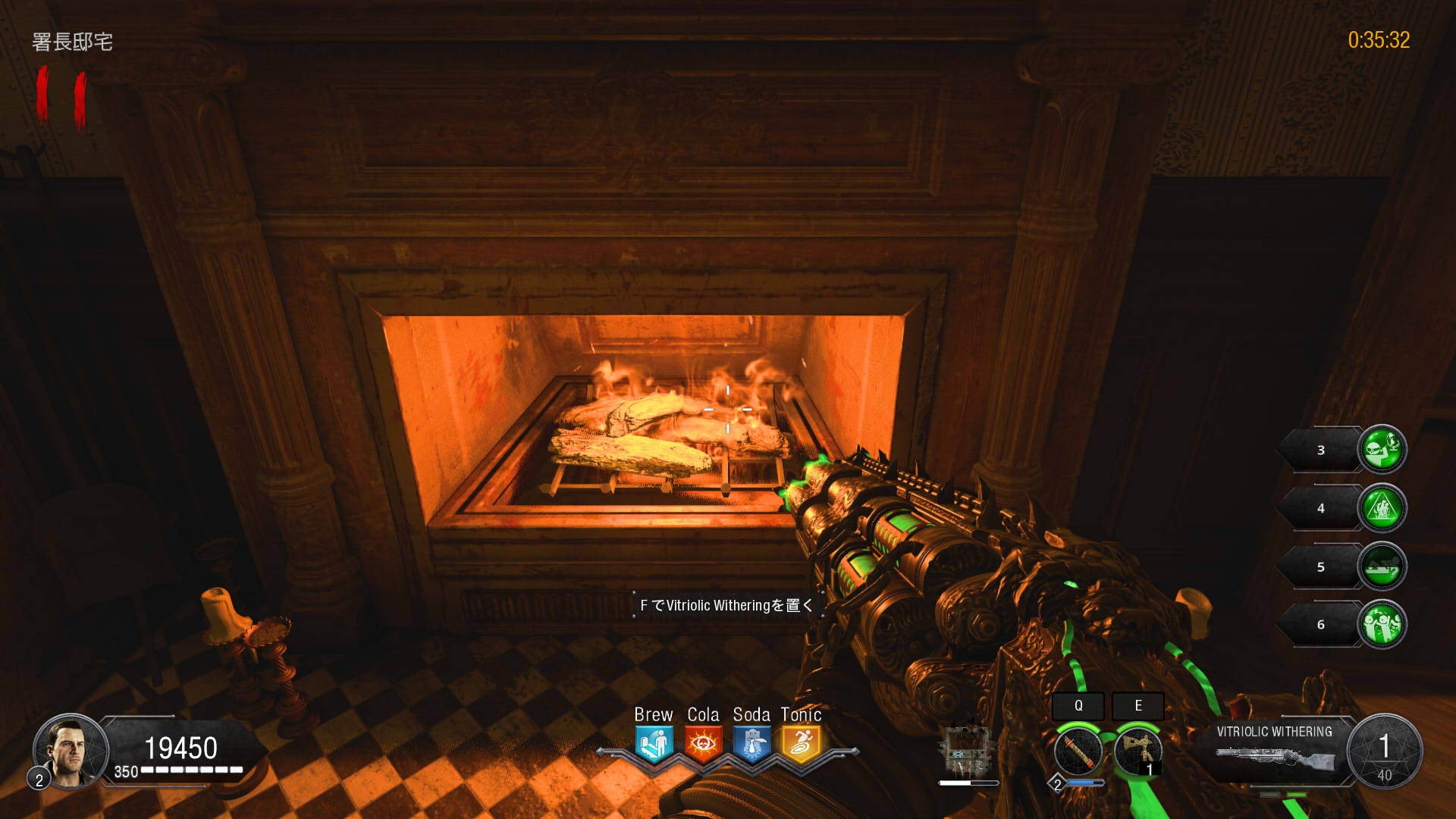This screenshot has height=819, width=1456.
Task: Click the E keybind button
Action: [x=1138, y=706]
